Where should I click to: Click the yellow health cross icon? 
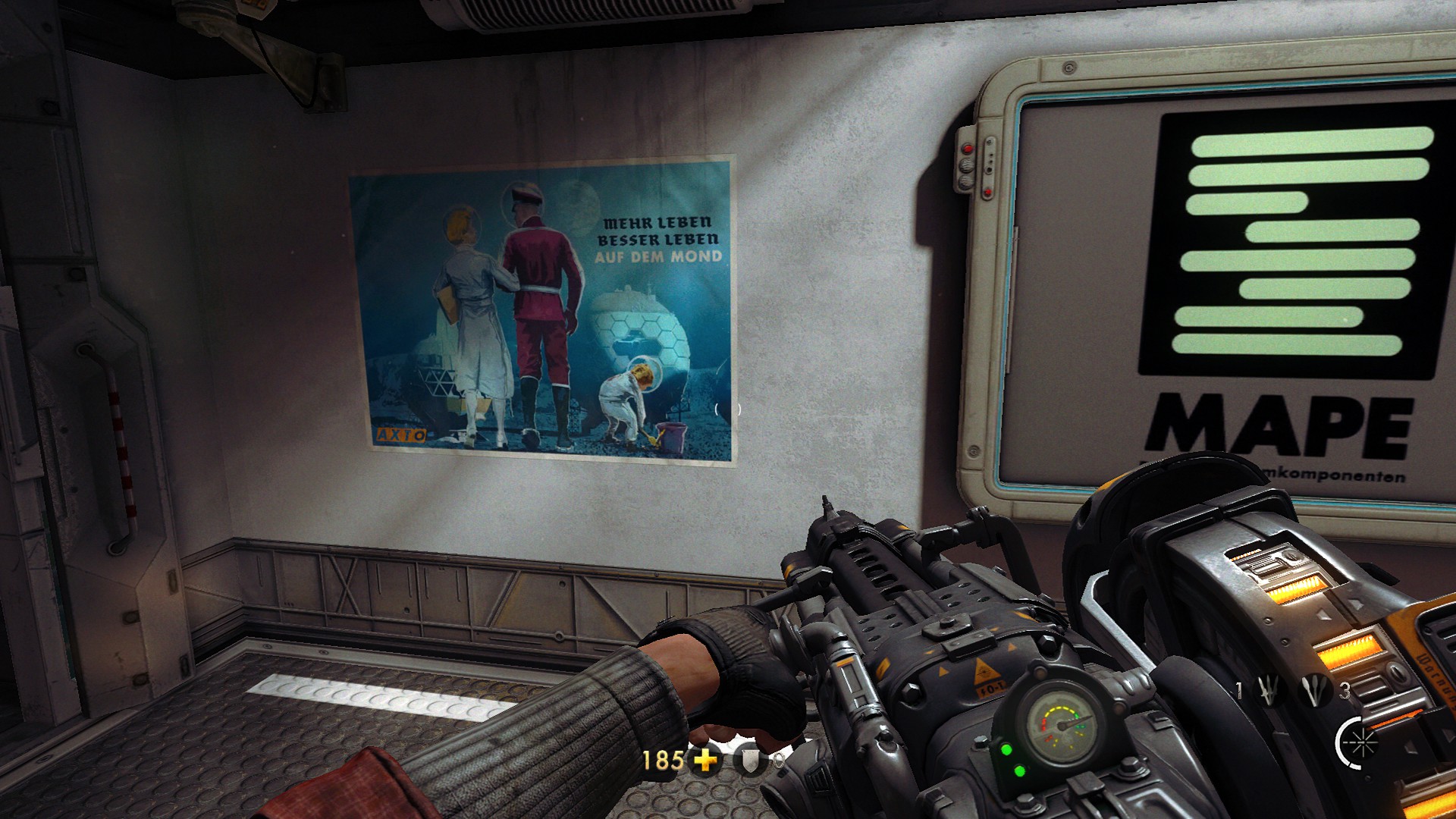(705, 760)
